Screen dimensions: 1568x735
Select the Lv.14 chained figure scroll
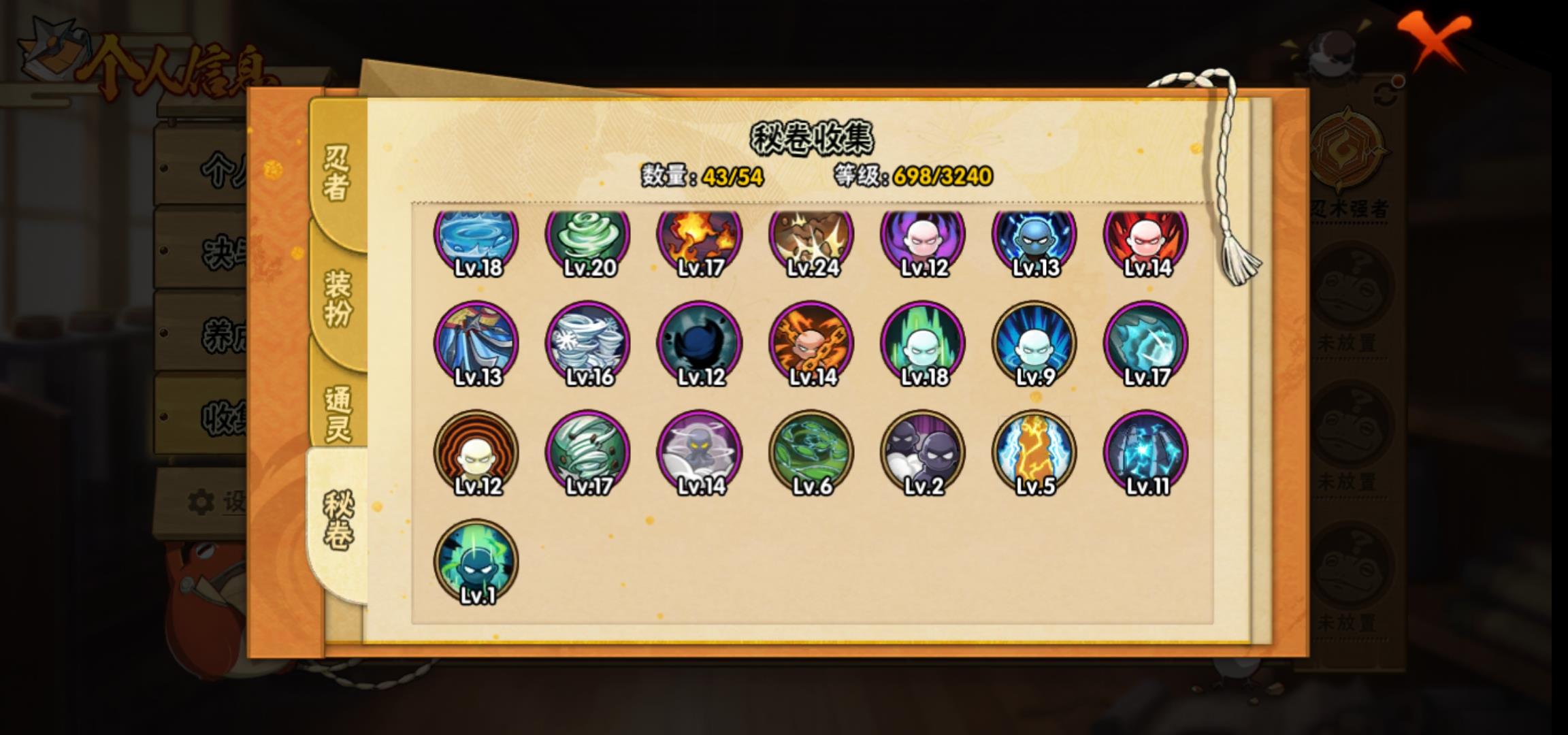[x=811, y=344]
